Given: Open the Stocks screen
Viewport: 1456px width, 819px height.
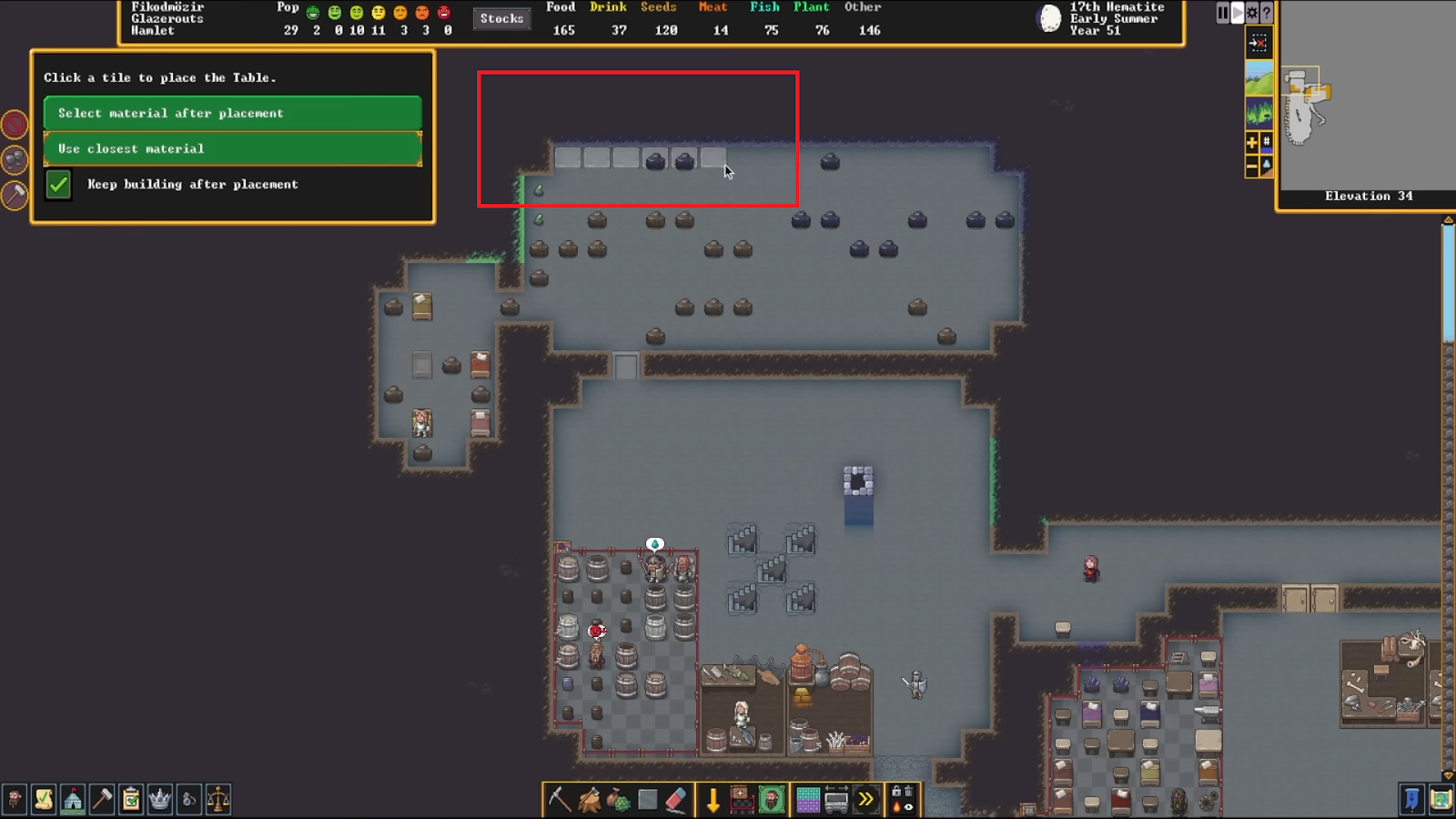Looking at the screenshot, I should pyautogui.click(x=501, y=18).
